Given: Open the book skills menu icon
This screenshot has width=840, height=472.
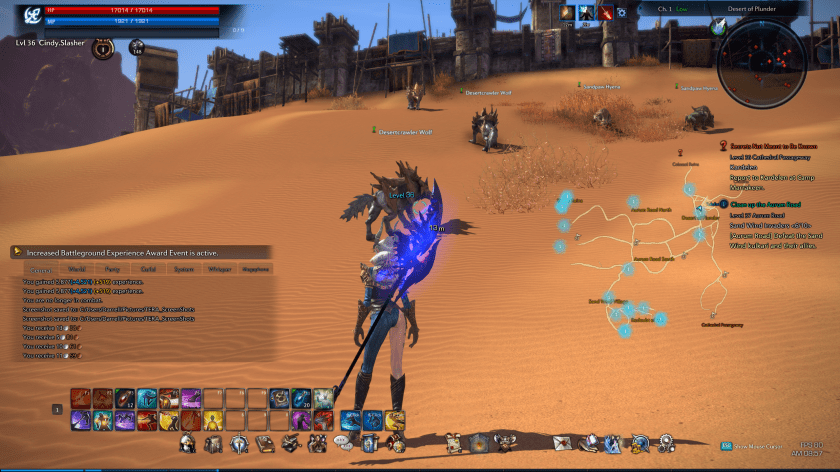Looking at the screenshot, I should pyautogui.click(x=265, y=442).
